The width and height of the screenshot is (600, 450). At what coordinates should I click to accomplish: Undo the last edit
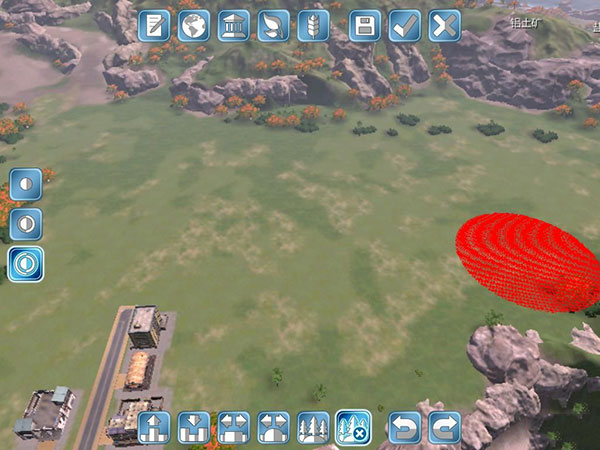coord(405,427)
